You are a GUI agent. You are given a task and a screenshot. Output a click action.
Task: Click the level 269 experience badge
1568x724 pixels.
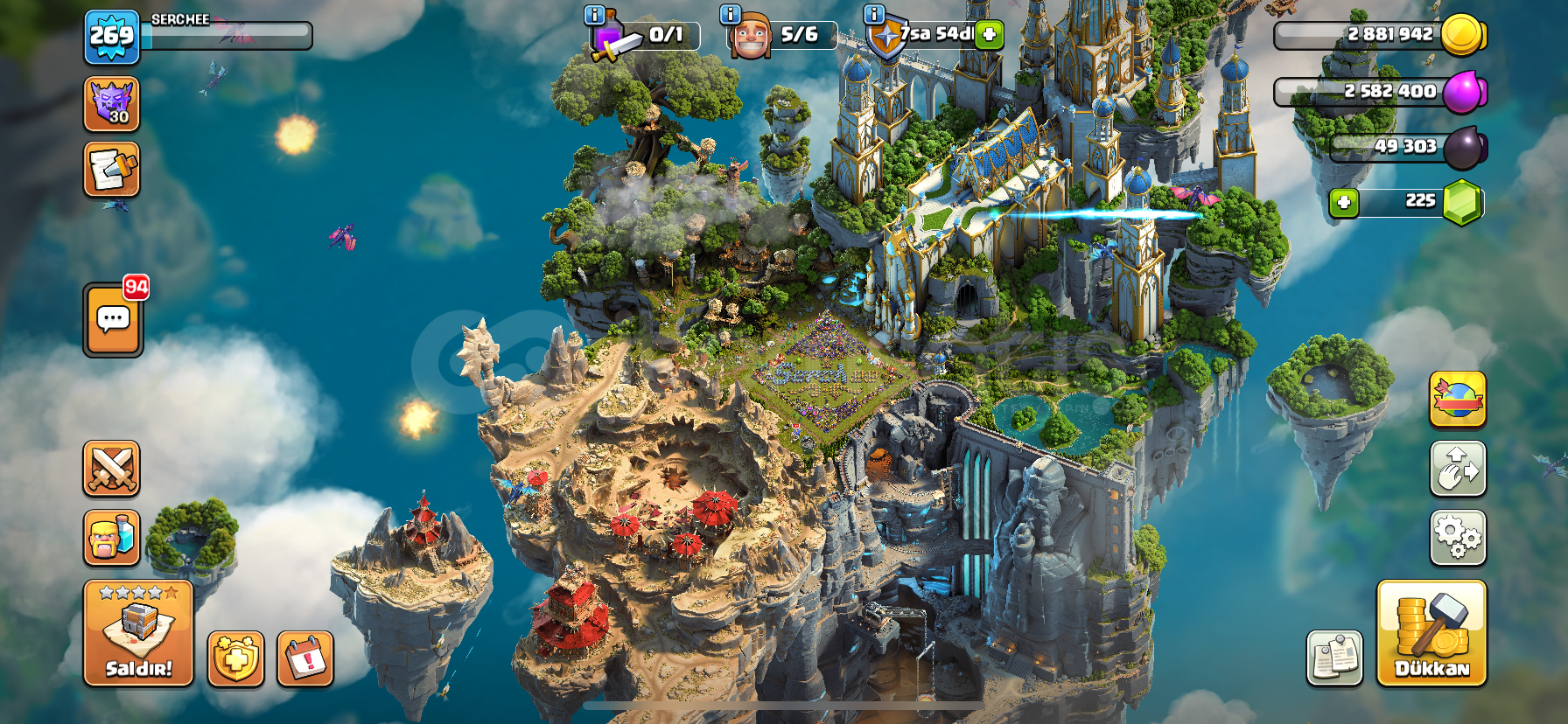tap(112, 37)
